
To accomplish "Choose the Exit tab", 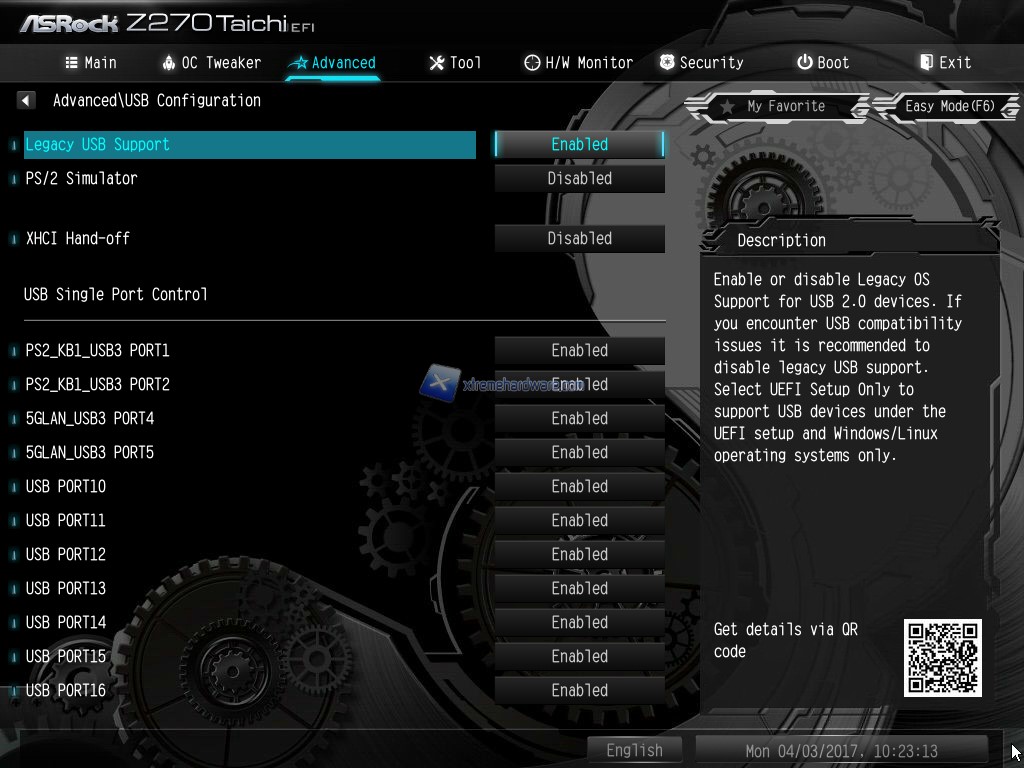I will tap(945, 62).
